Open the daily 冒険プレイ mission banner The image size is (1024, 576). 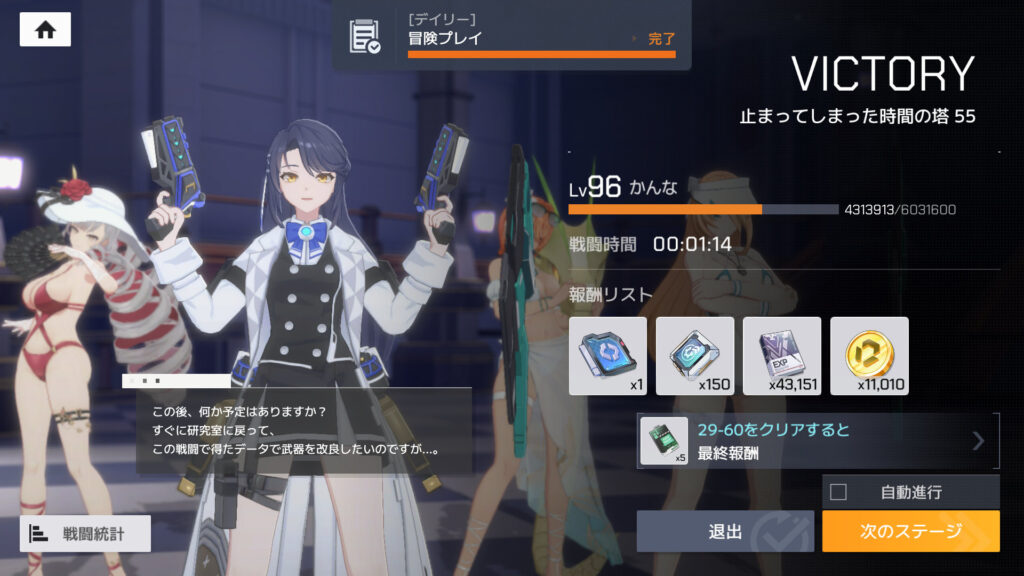[511, 36]
